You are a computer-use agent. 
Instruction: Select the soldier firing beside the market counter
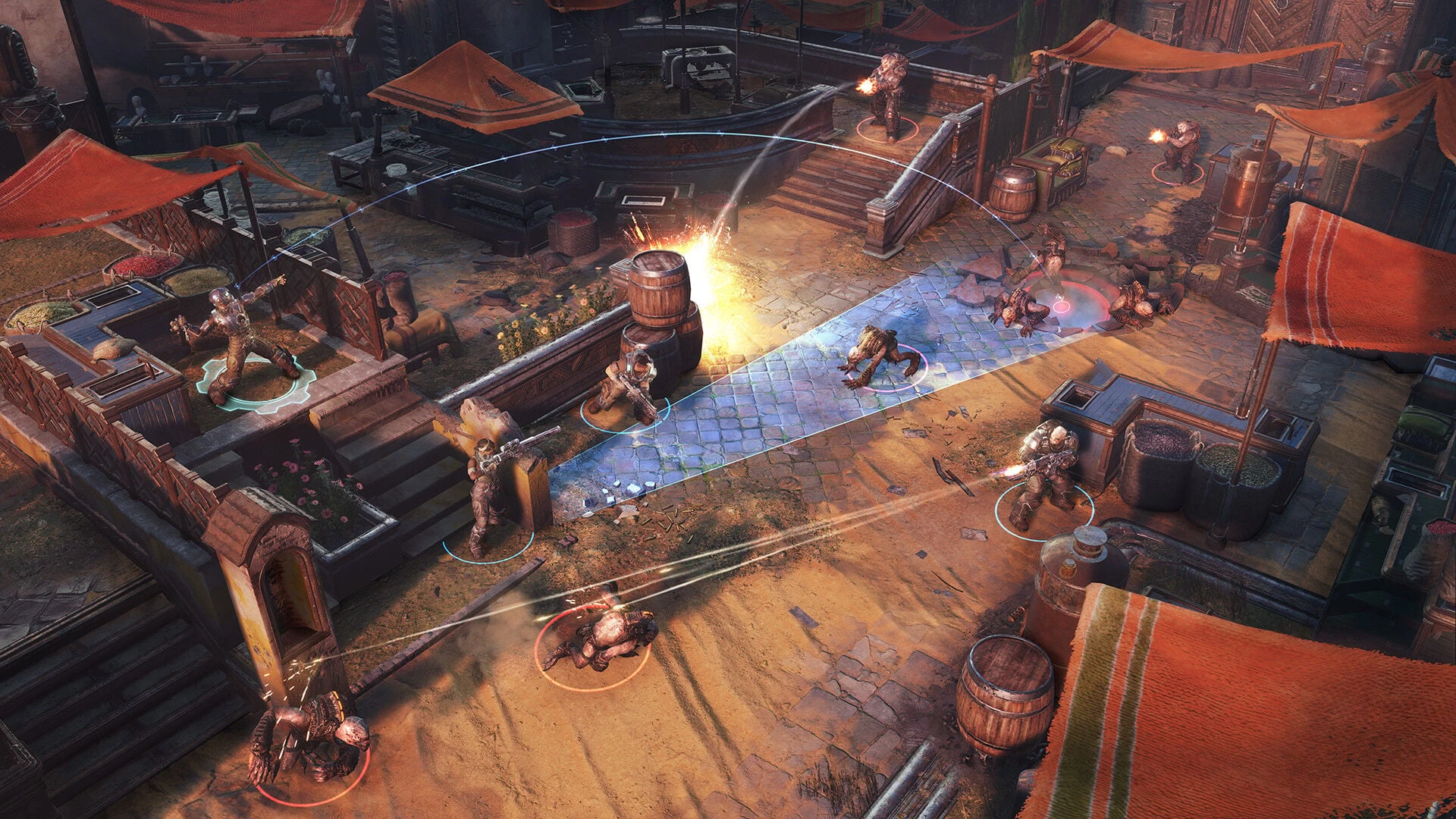point(1045,474)
